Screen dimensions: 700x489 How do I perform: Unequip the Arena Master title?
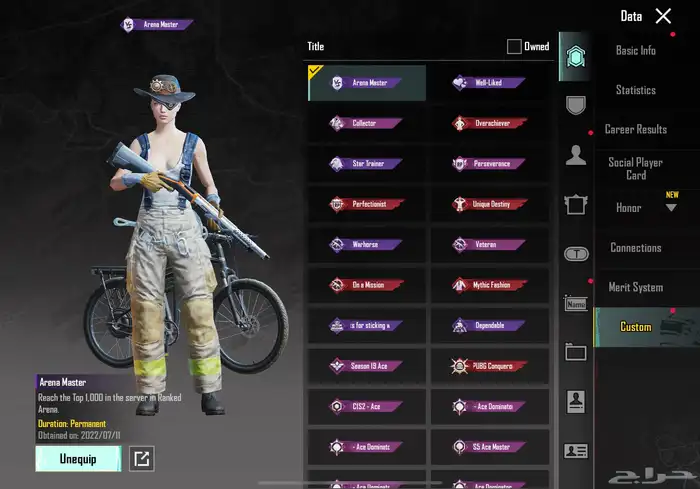click(x=78, y=459)
